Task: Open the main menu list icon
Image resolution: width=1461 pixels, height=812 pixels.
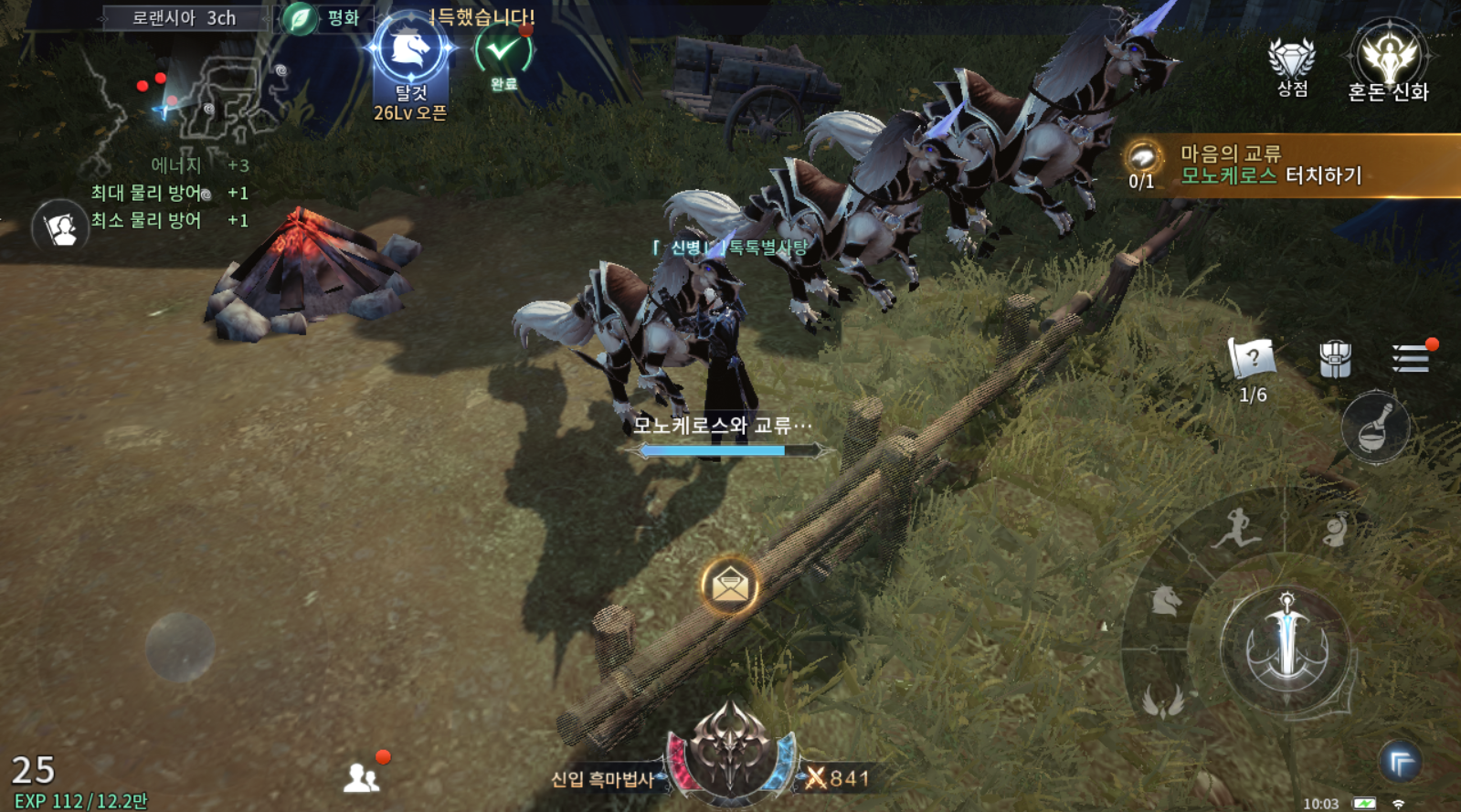Action: point(1411,358)
